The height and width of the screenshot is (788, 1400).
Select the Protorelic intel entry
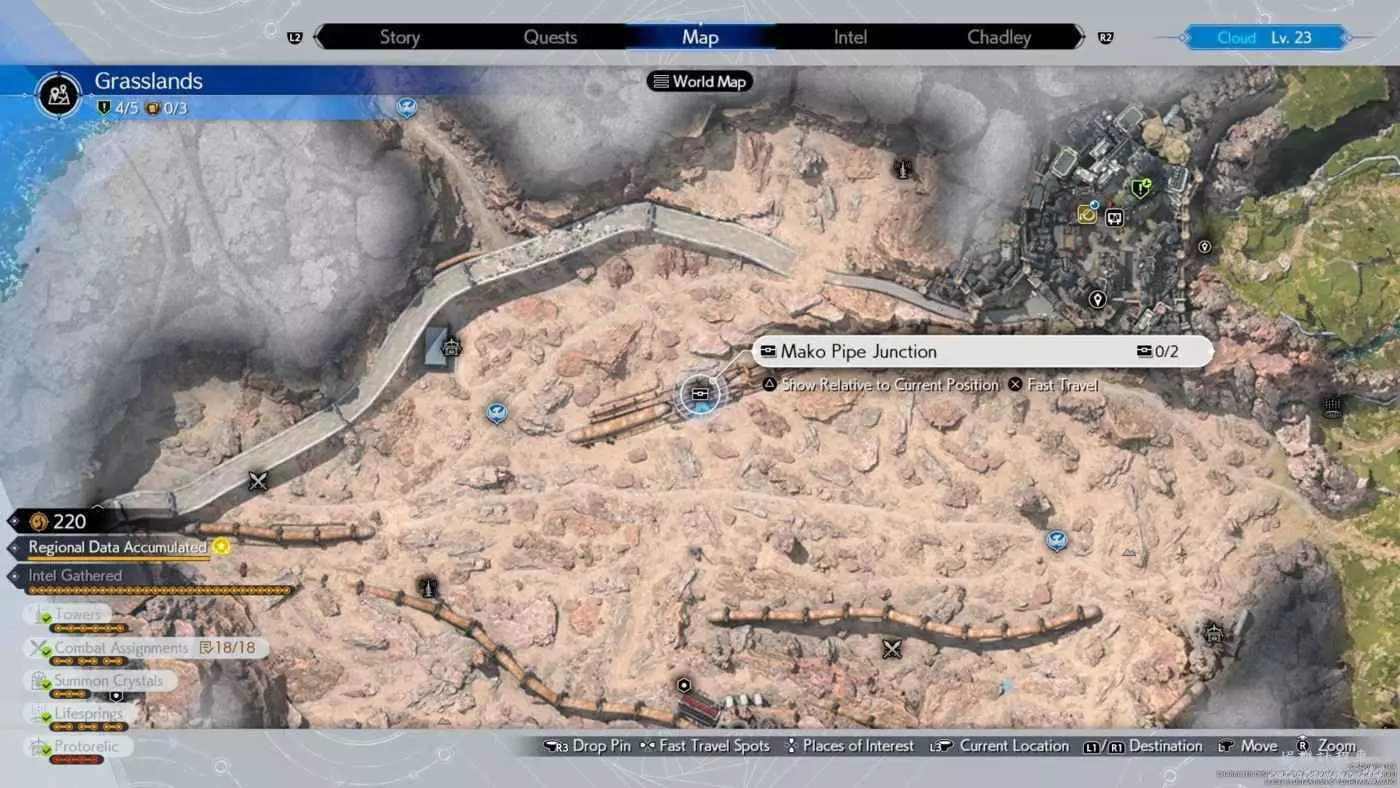point(86,747)
